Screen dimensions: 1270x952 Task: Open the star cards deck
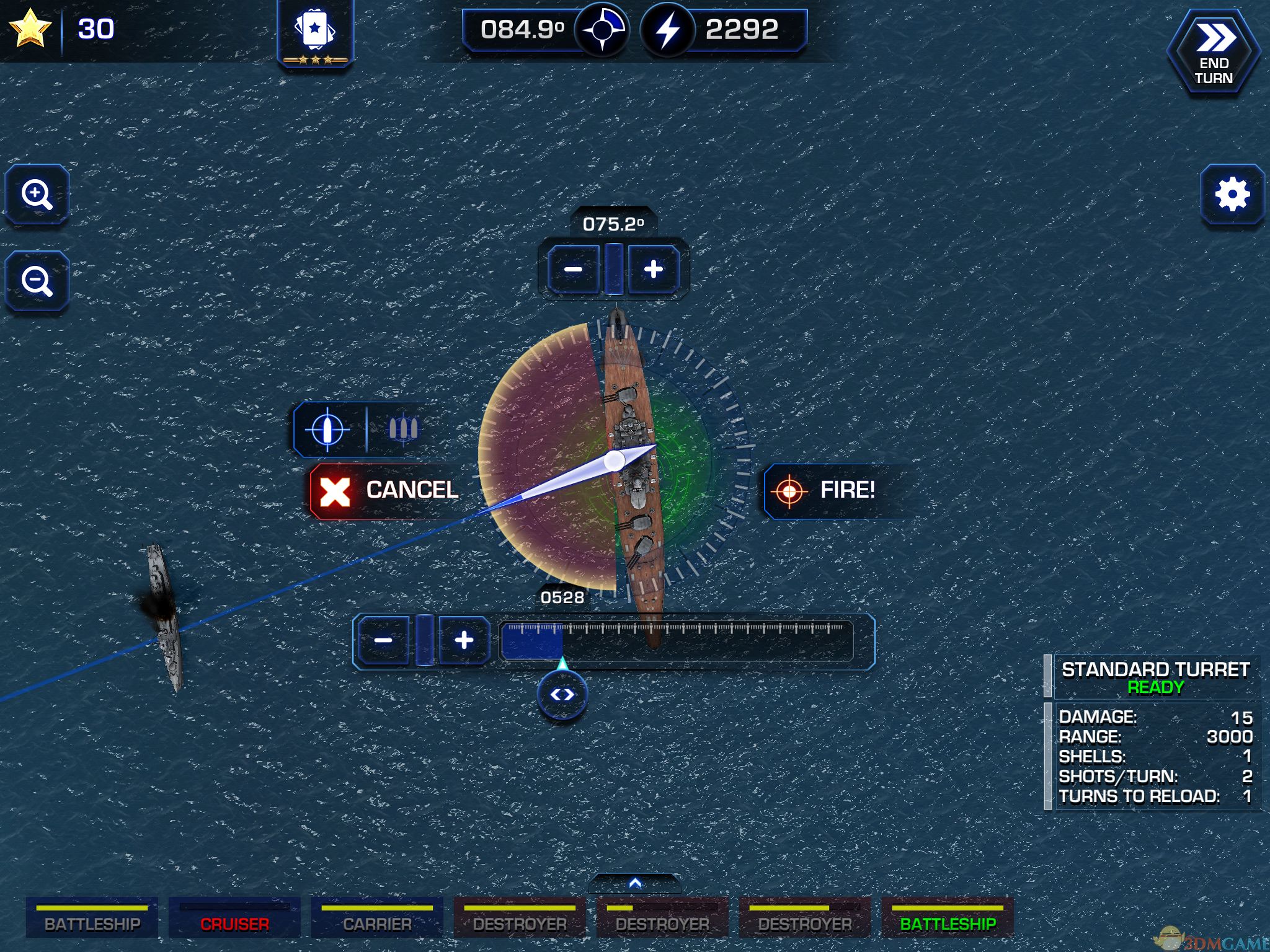pyautogui.click(x=315, y=31)
